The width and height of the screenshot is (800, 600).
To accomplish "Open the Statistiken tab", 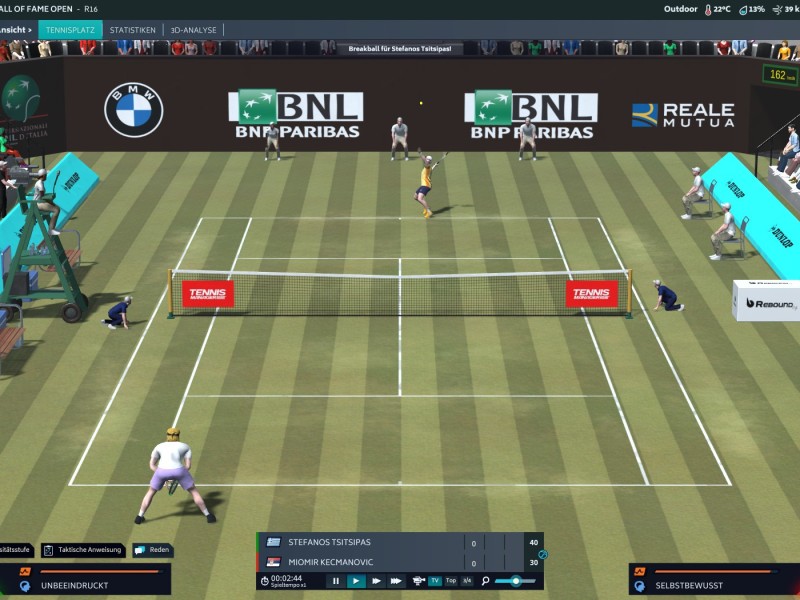I will (132, 30).
